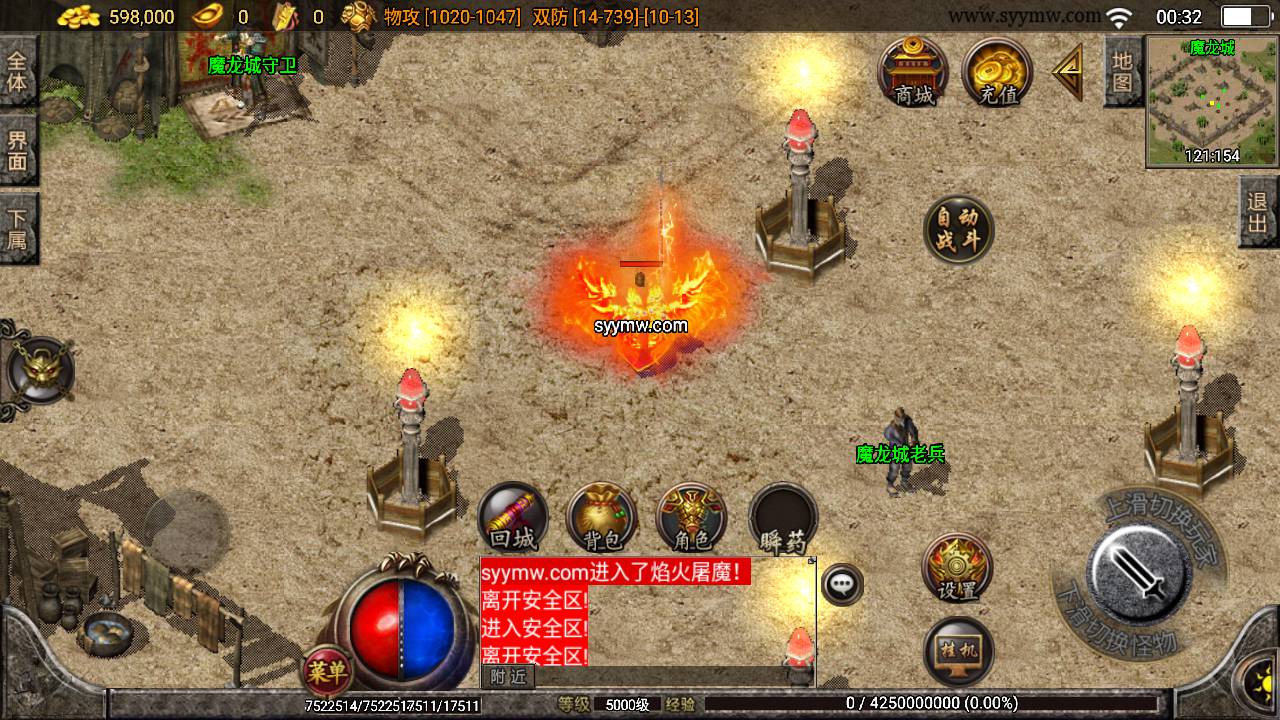Image resolution: width=1280 pixels, height=720 pixels.
Task: Select the 全体 tab
Action: click(x=18, y=70)
